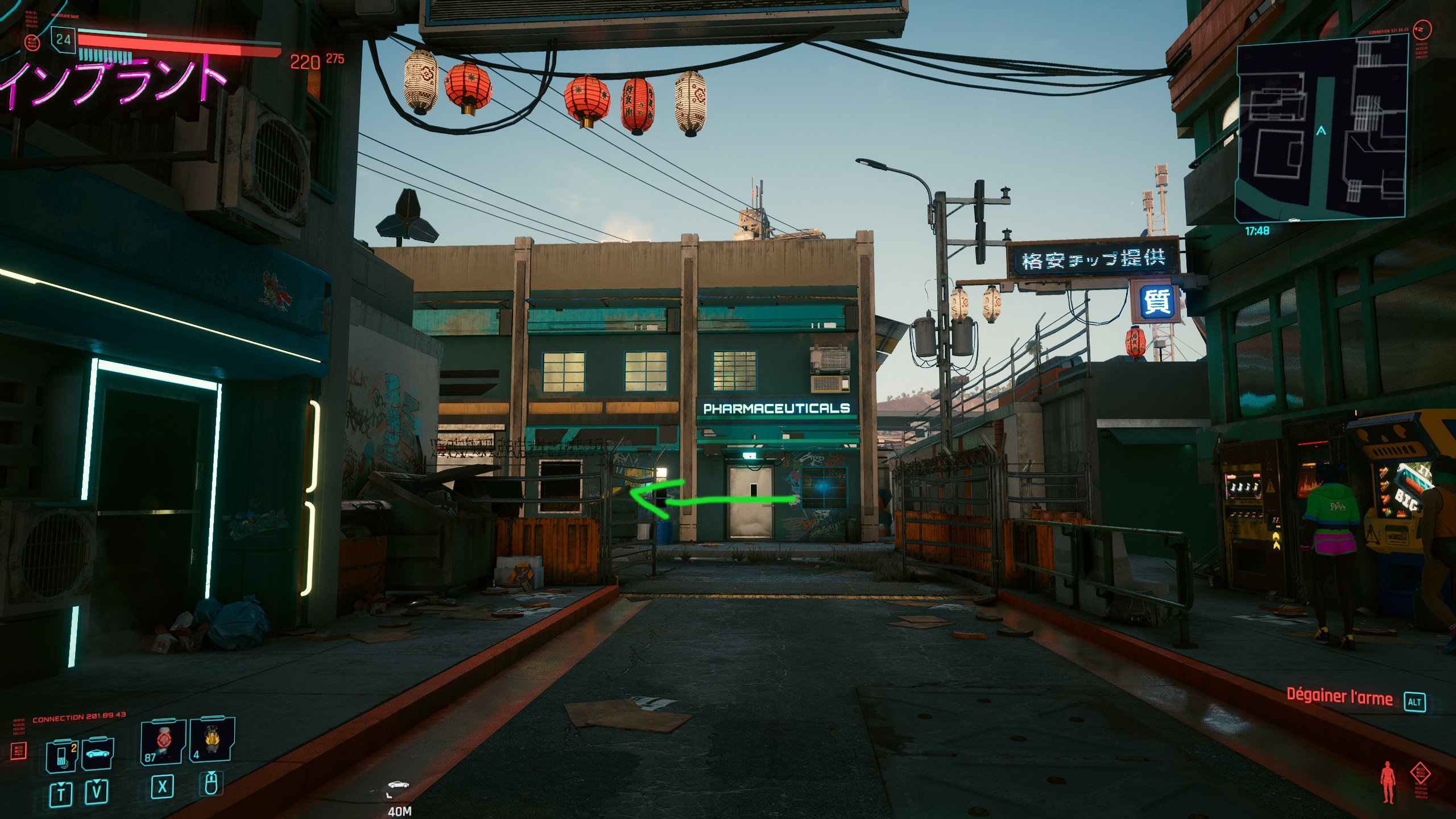The height and width of the screenshot is (819, 1456).
Task: Click the level 24 badge
Action: [x=63, y=40]
